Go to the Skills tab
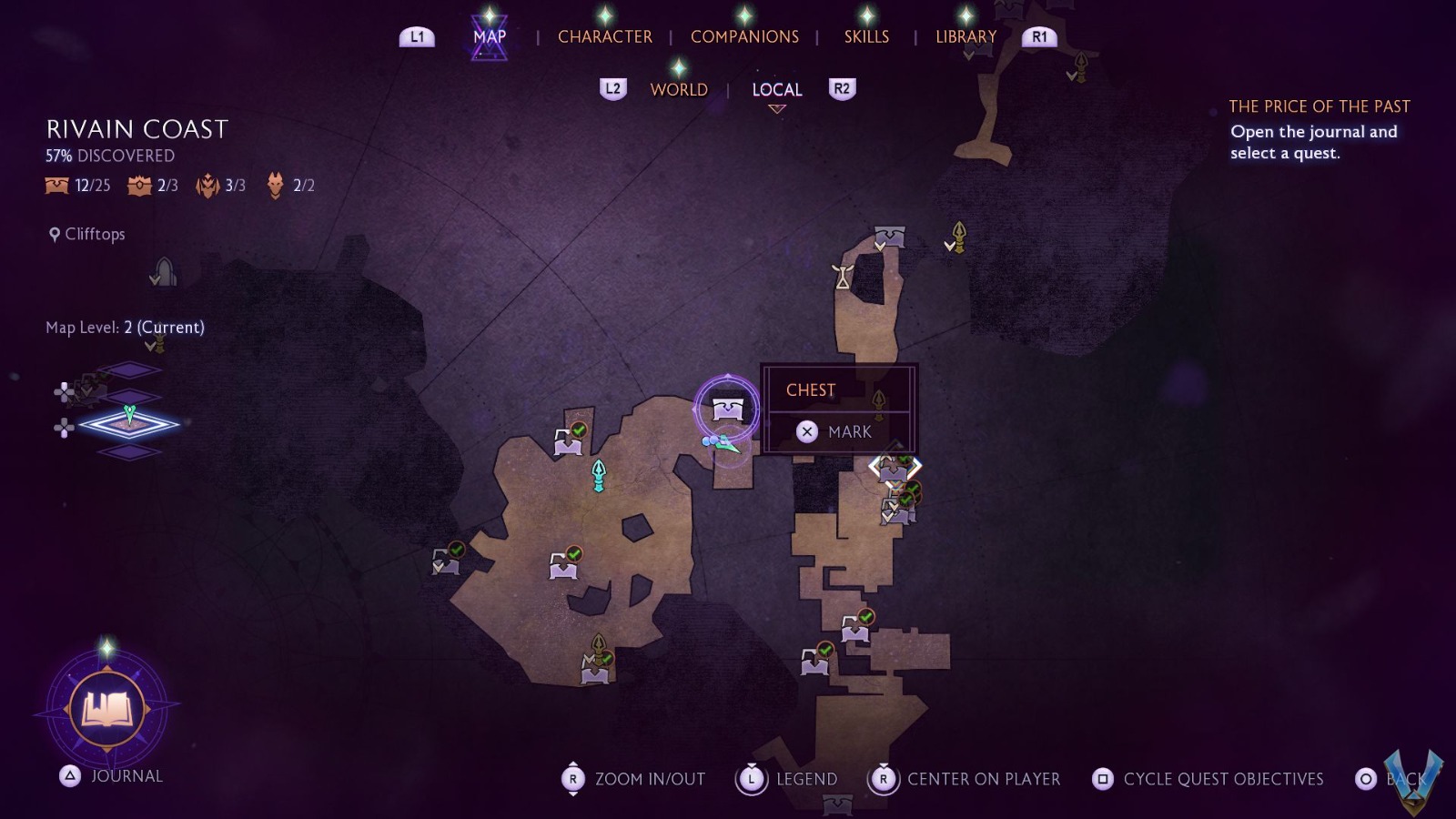Screen dimensions: 1456x819 pyautogui.click(x=866, y=36)
